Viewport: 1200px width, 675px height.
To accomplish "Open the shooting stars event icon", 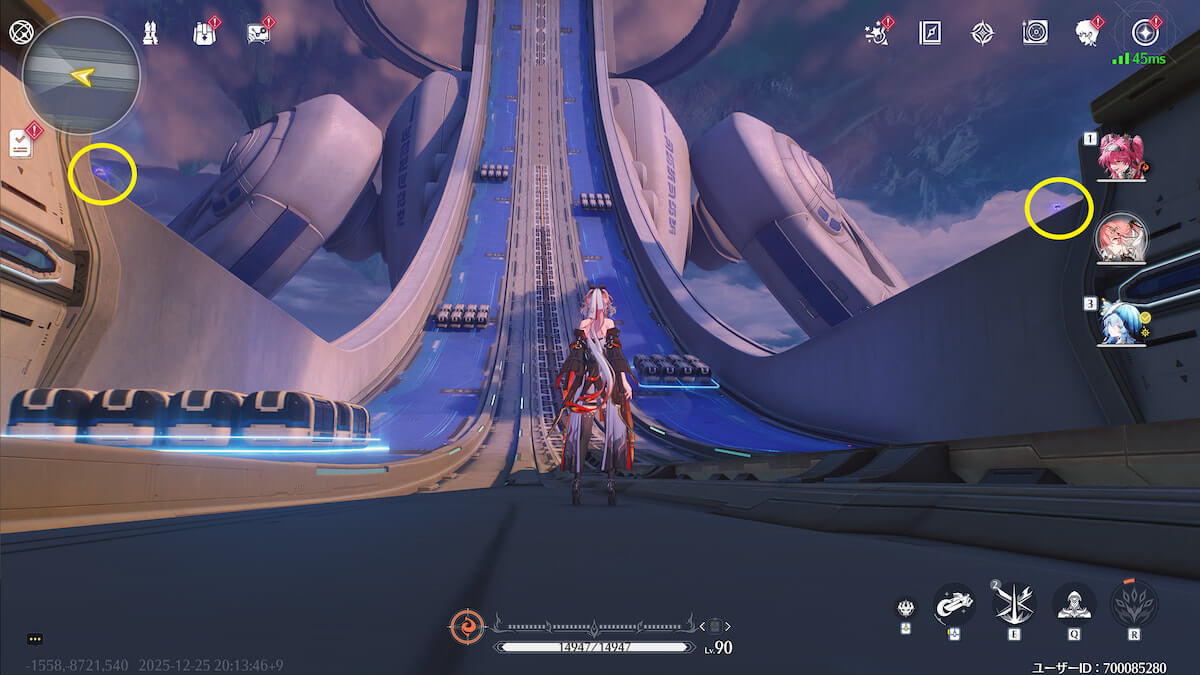I will point(877,33).
